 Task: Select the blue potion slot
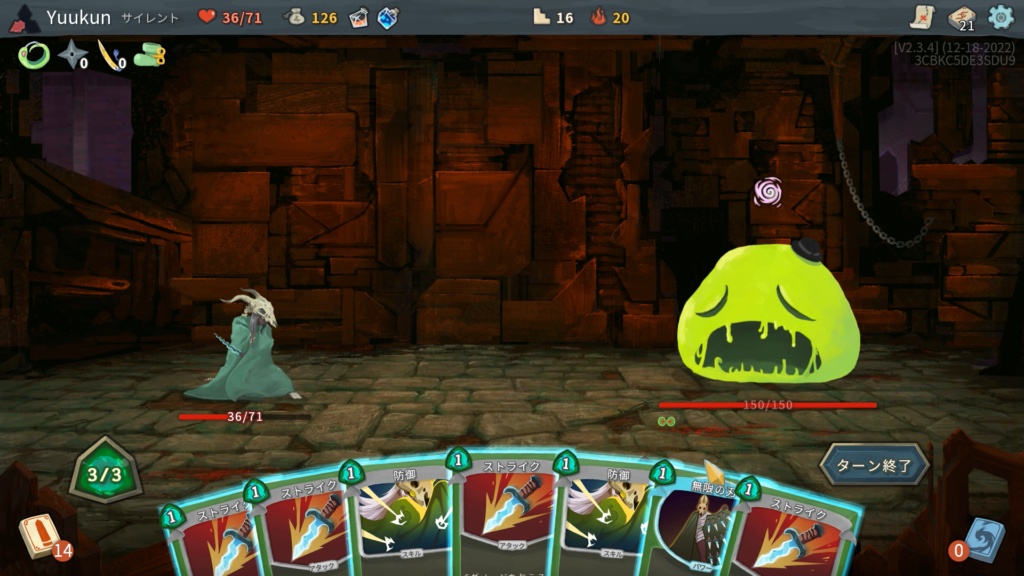(388, 17)
